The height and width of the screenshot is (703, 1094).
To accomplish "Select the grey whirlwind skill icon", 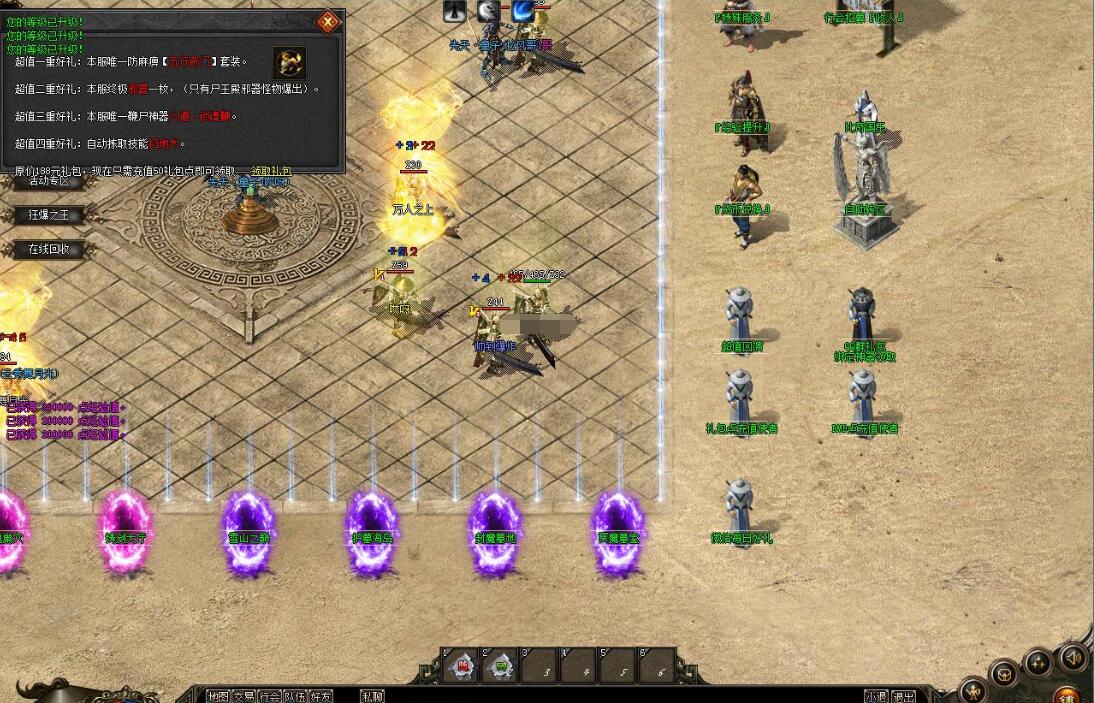I will tap(488, 10).
